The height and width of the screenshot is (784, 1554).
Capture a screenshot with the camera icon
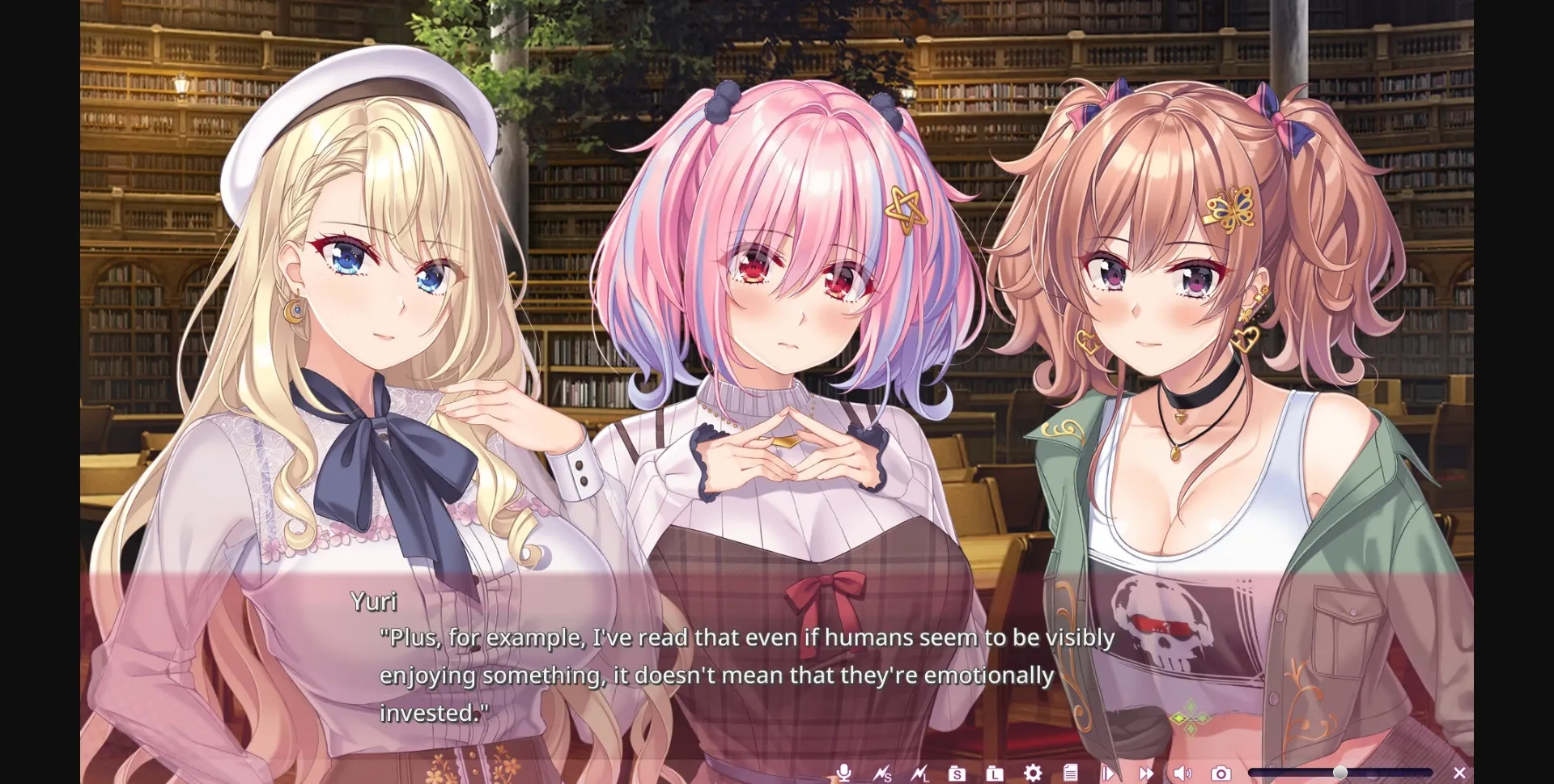point(1220,773)
